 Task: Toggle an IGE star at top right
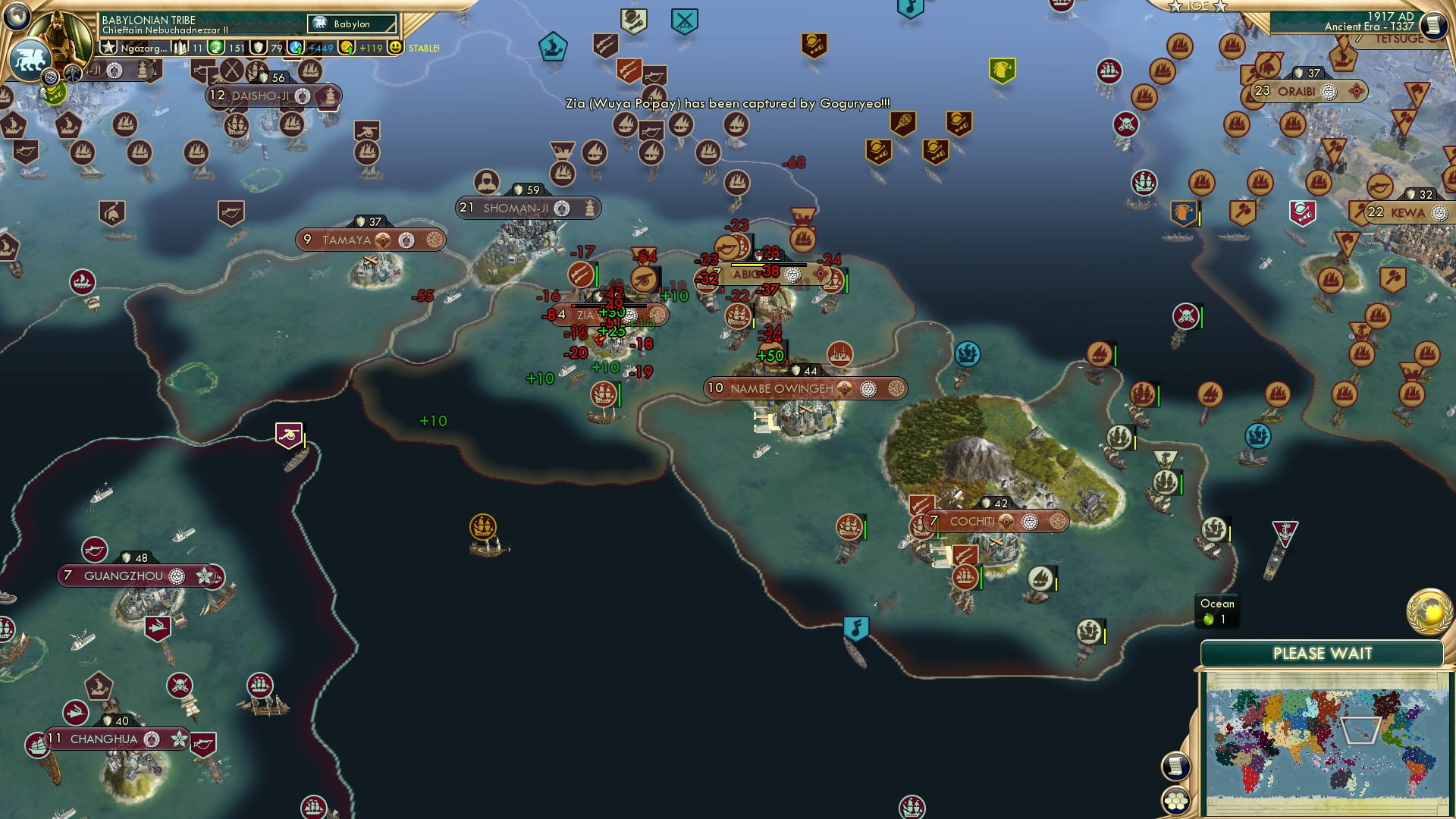click(x=1175, y=8)
